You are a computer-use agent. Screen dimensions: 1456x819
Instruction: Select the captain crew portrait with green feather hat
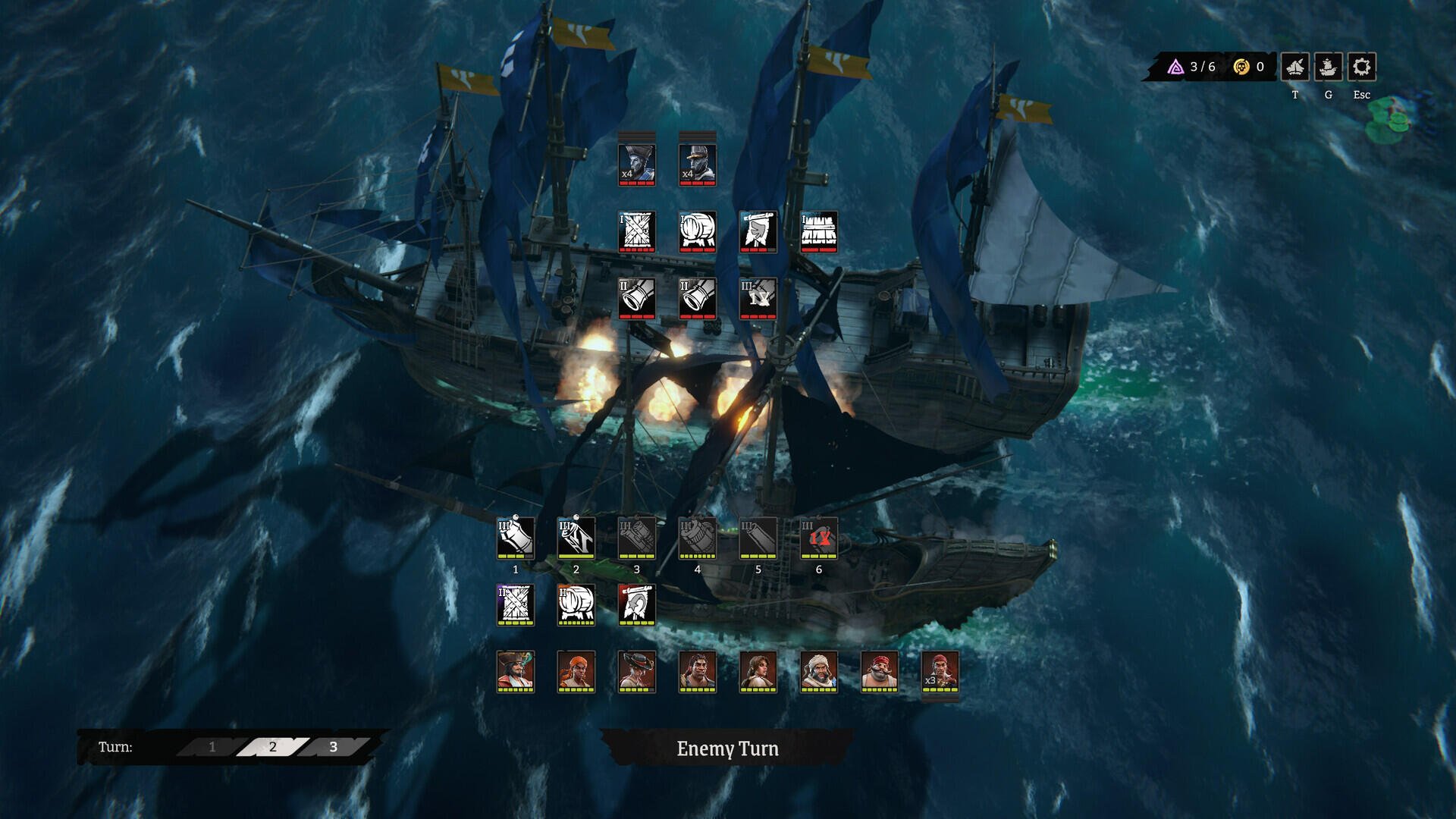click(x=516, y=671)
